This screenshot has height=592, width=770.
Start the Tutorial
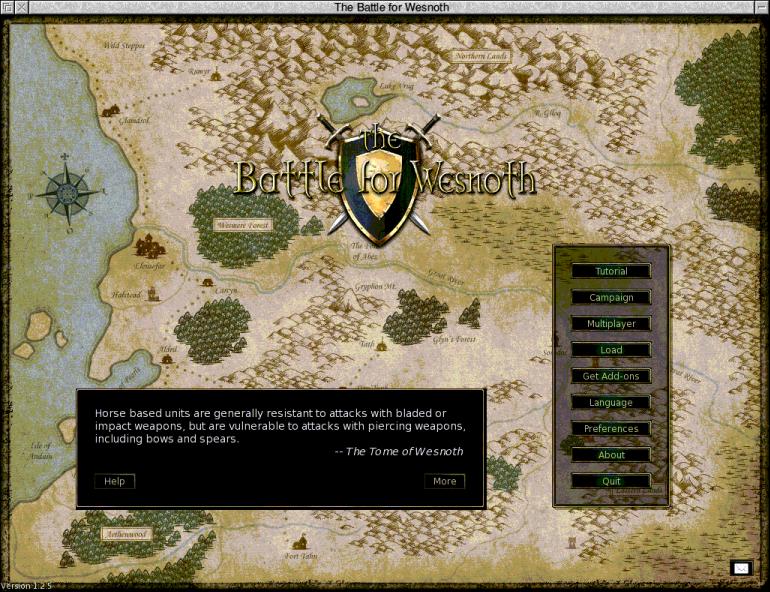point(611,271)
